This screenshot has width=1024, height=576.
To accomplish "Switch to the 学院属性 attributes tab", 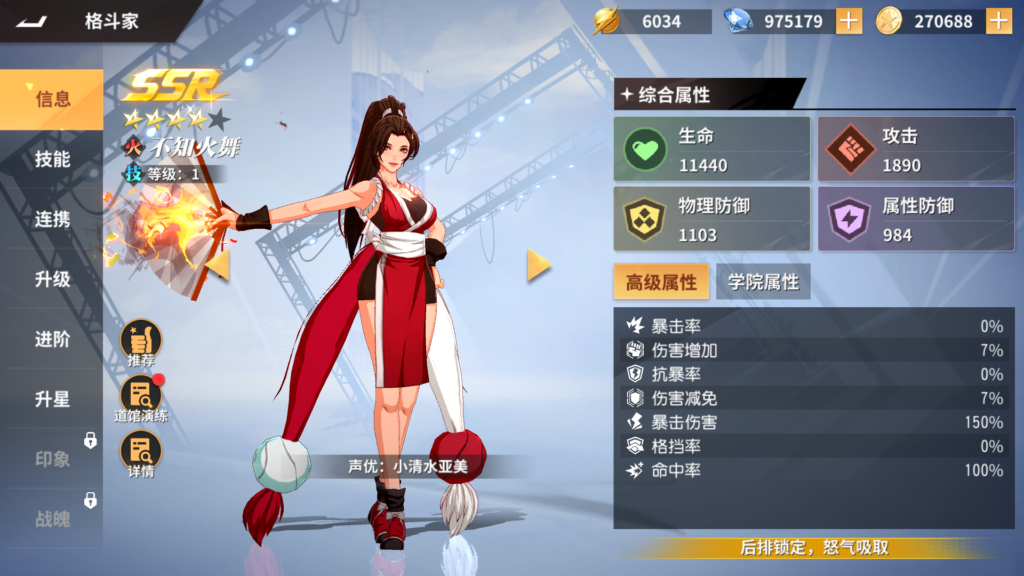I will click(x=763, y=282).
